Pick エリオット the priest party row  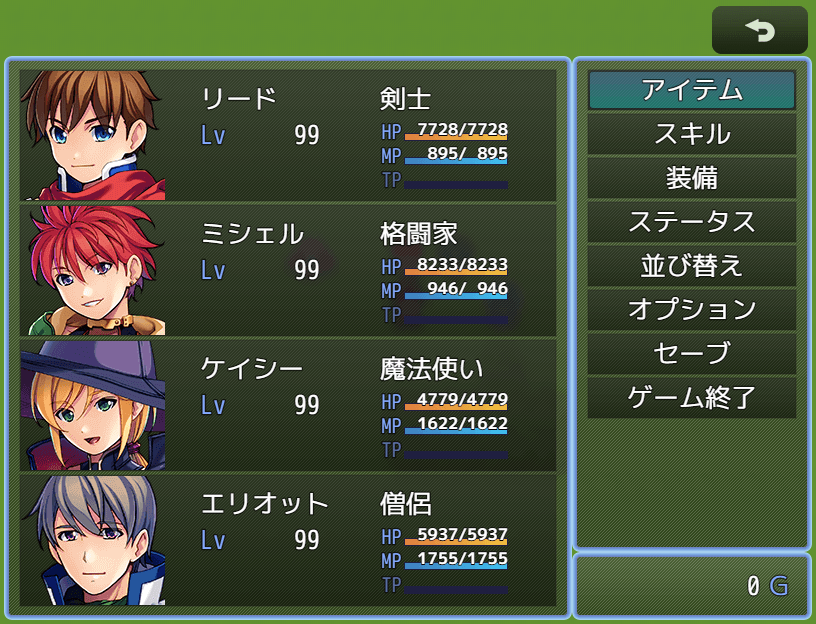(288, 540)
